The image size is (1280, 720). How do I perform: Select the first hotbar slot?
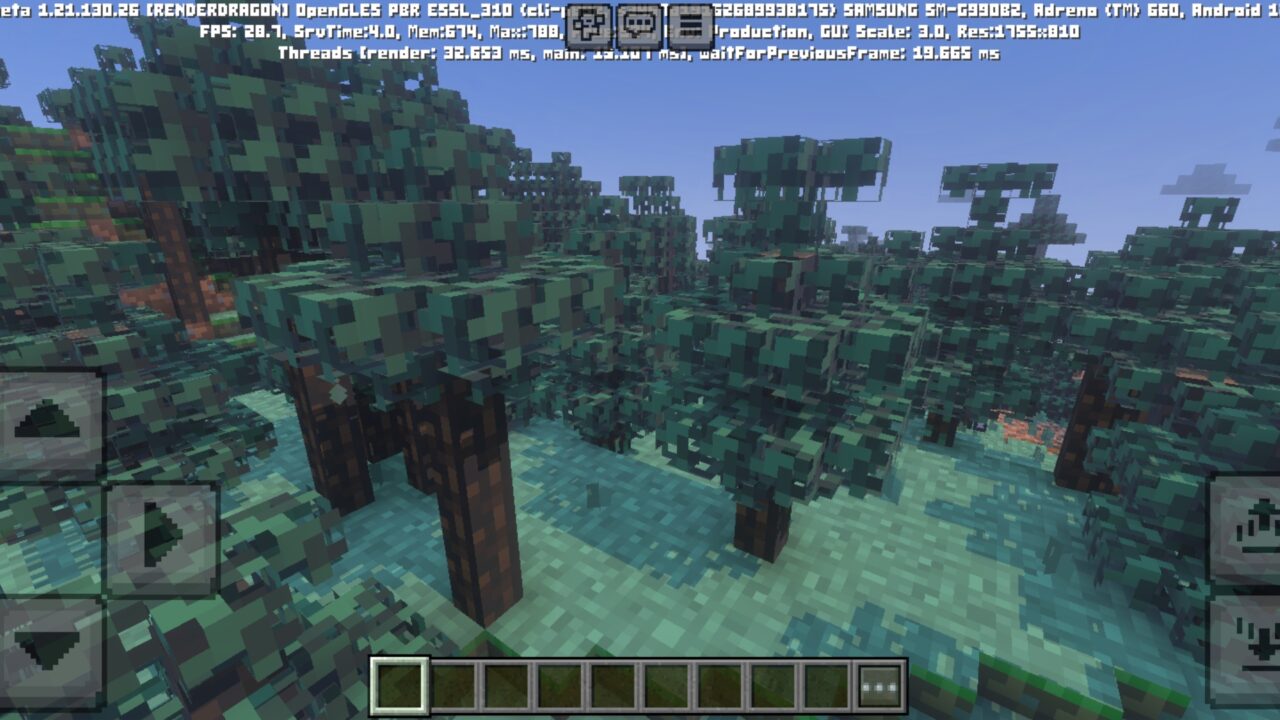(400, 684)
